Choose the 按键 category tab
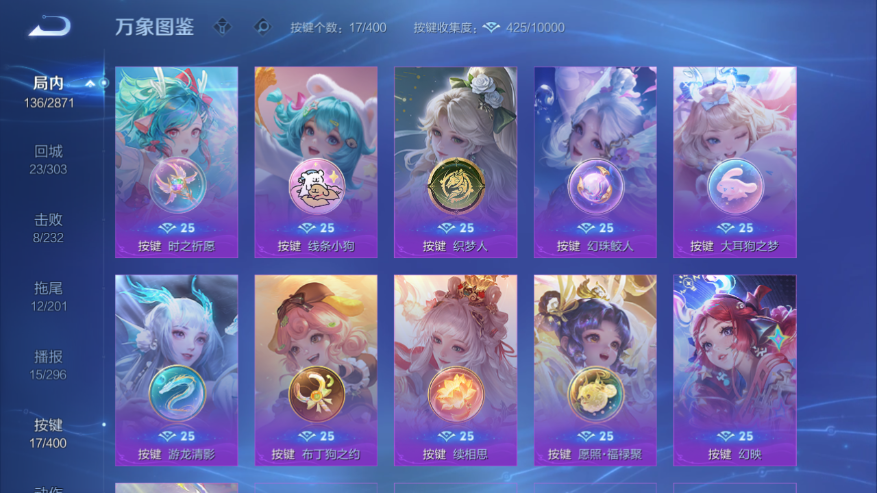The width and height of the screenshot is (877, 493). point(48,431)
